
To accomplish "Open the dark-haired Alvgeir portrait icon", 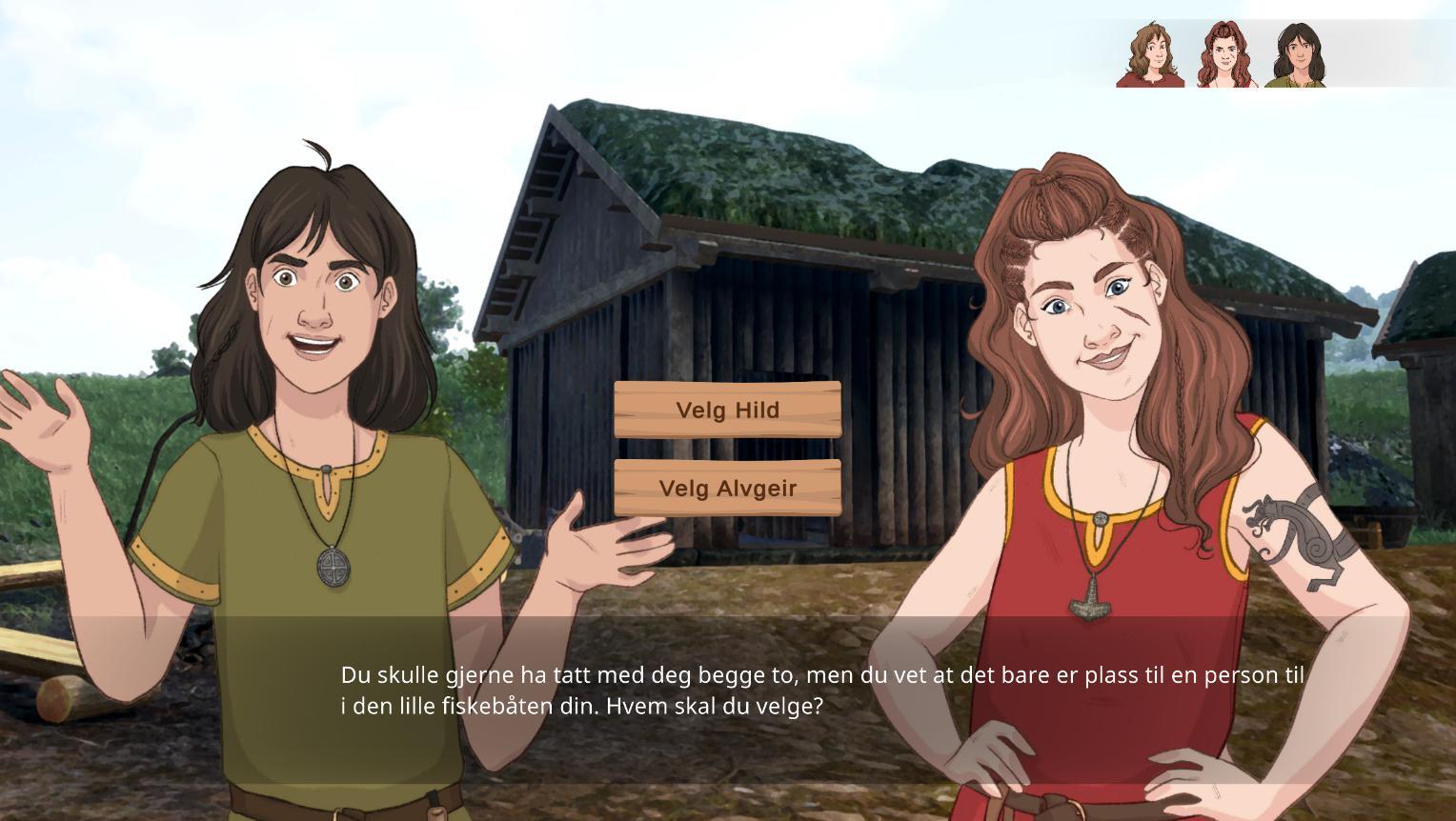I will click(x=1298, y=56).
